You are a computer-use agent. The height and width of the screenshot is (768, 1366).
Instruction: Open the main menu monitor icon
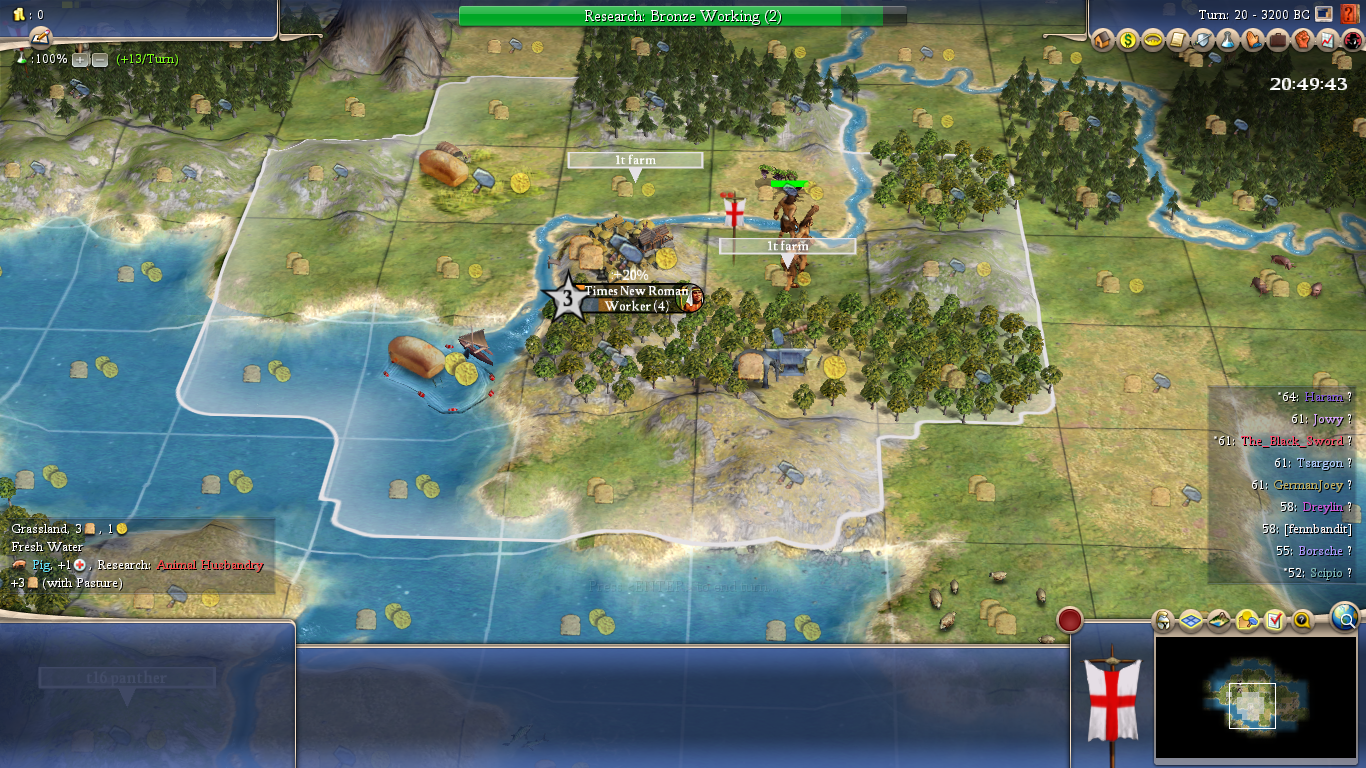[1325, 14]
